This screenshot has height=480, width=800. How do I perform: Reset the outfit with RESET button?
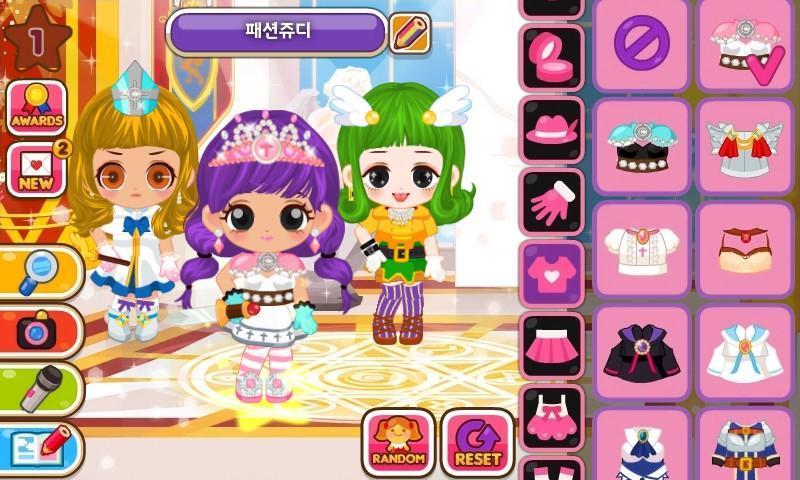pos(477,442)
